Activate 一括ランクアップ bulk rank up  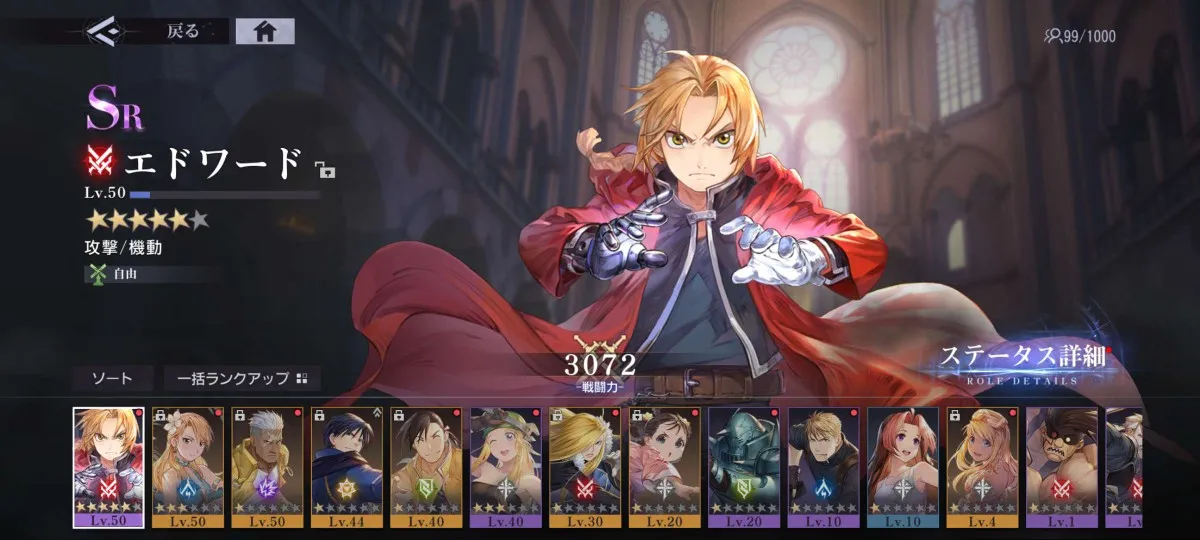242,378
